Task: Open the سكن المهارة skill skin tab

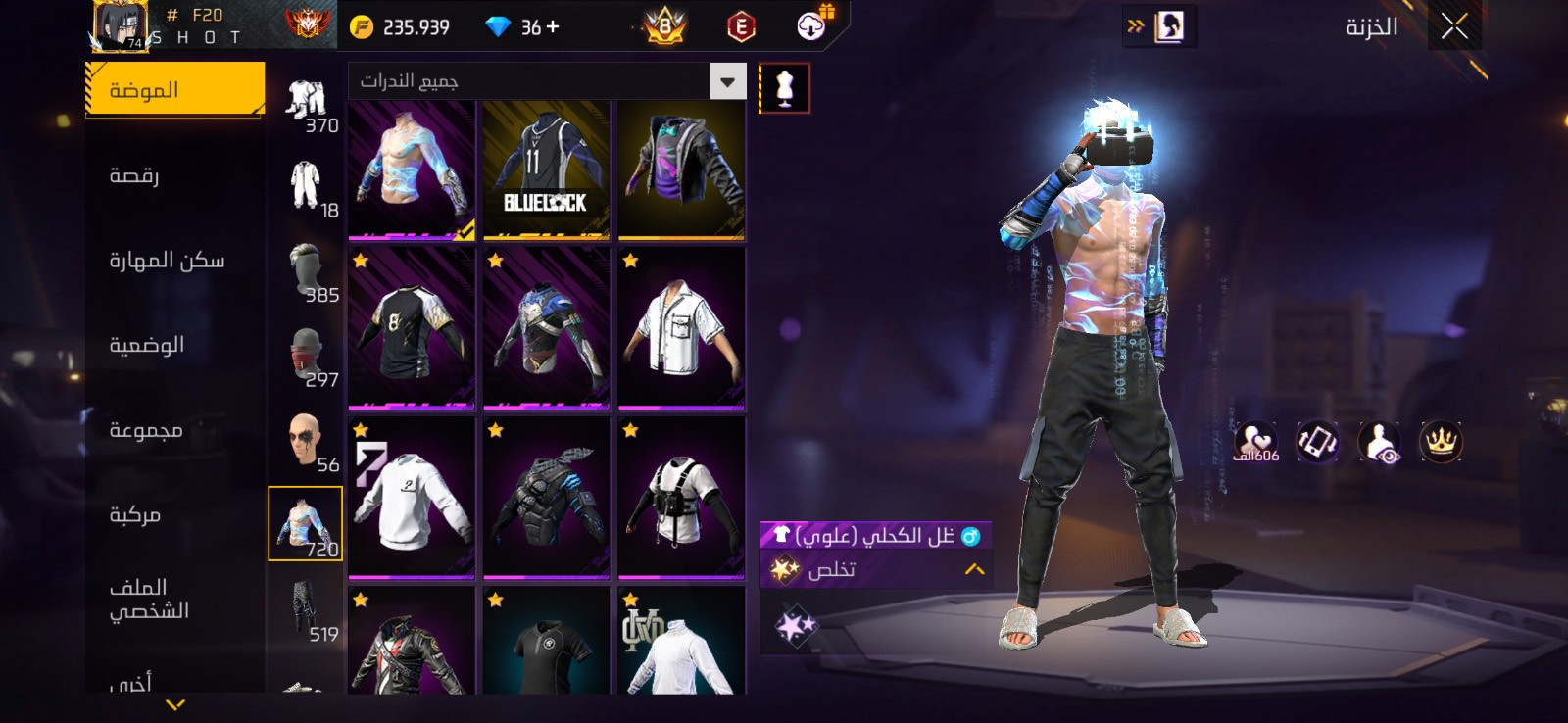Action: point(167,261)
